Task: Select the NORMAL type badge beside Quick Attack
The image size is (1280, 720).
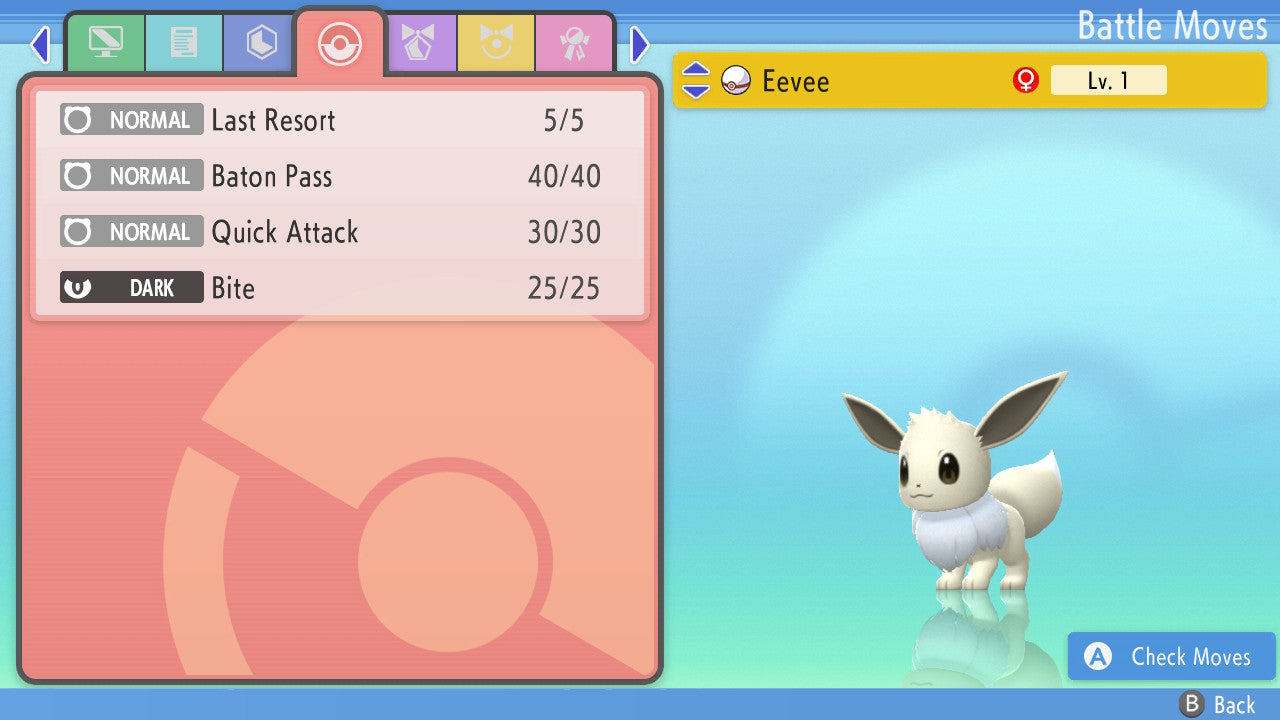Action: (x=131, y=231)
